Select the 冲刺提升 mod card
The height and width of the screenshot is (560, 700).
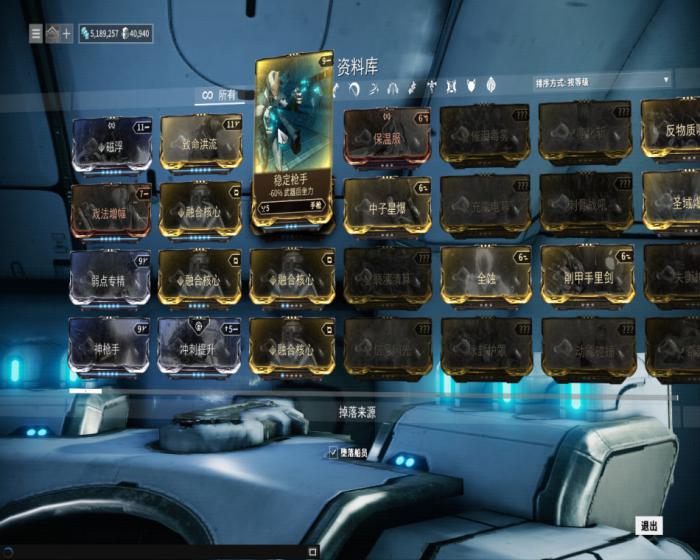pos(200,346)
